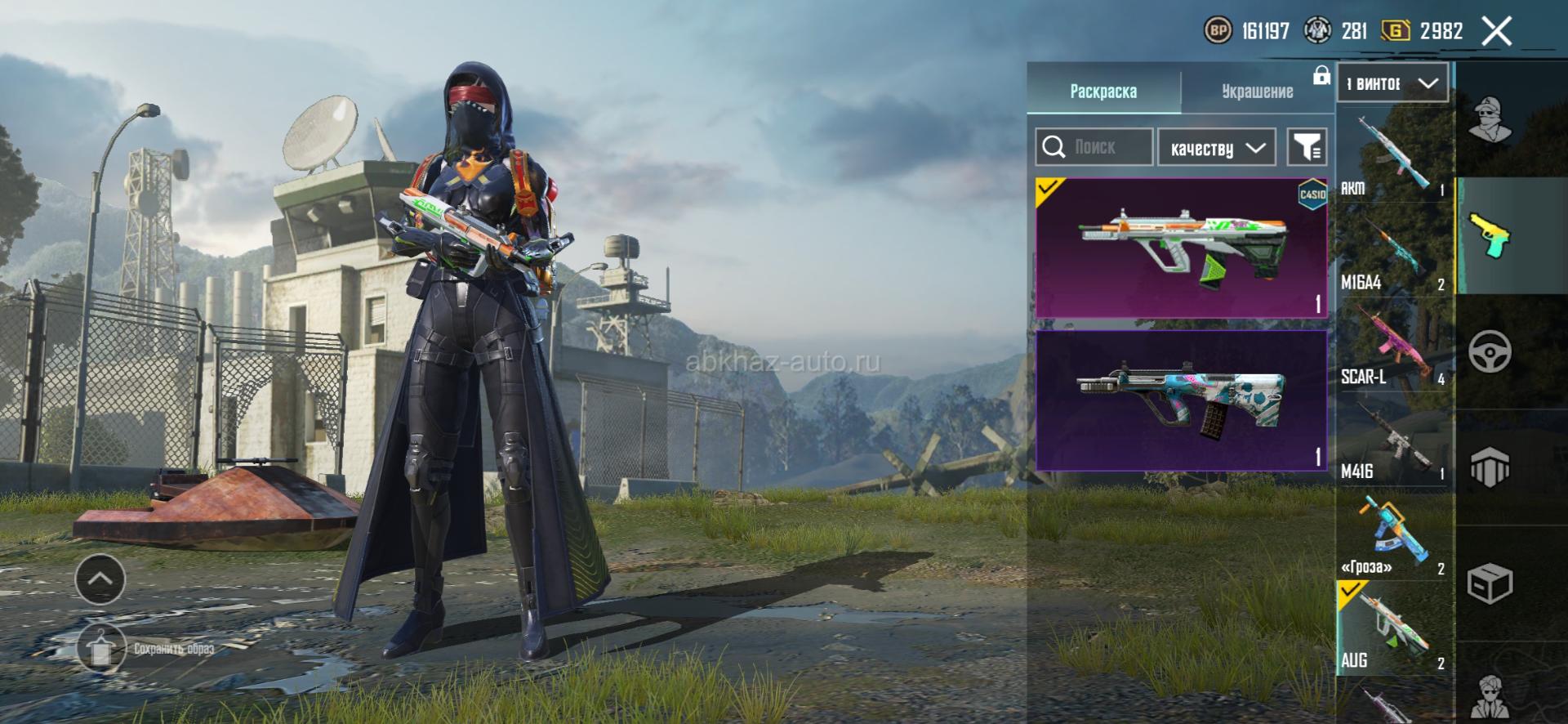Select the M416 weapon entry
1568x724 pixels.
click(1393, 441)
